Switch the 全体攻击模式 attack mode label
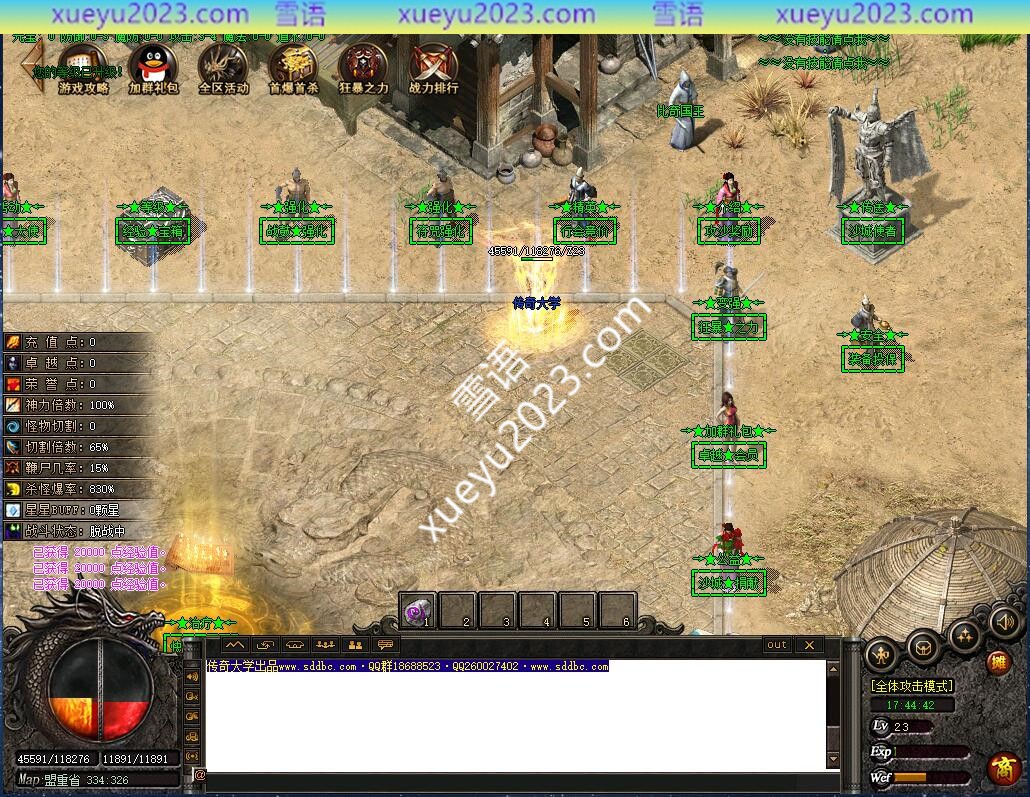This screenshot has height=797, width=1030. coord(911,686)
